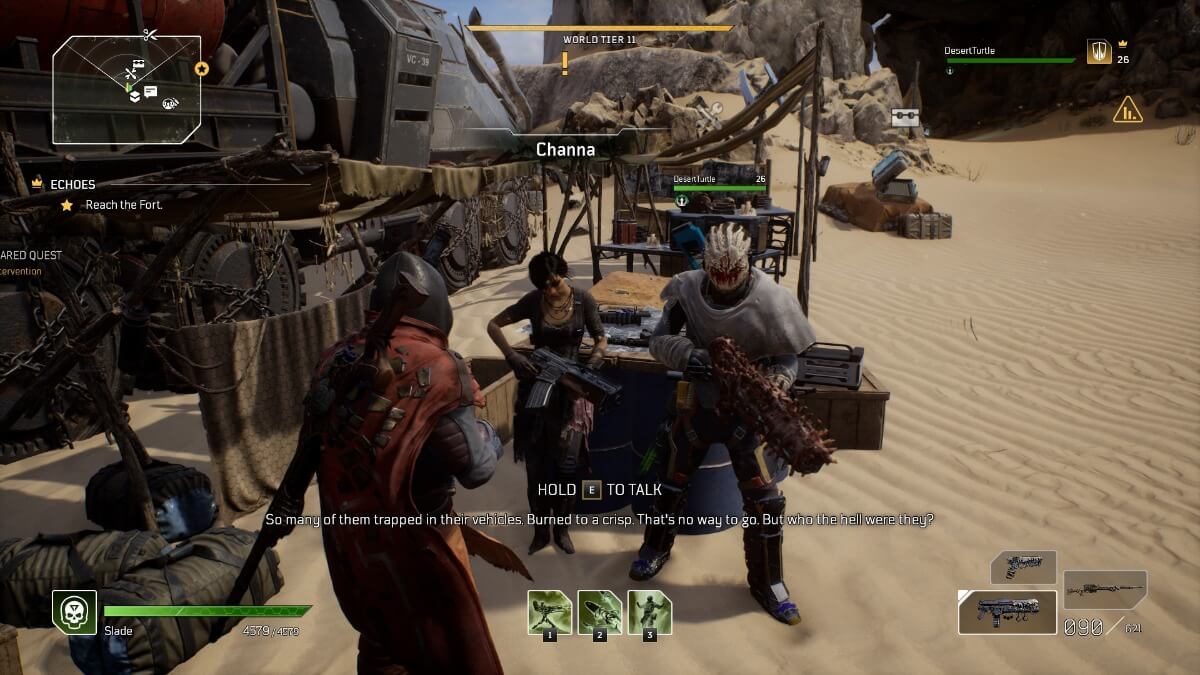Click the scissors marker atop the minimap

(150, 35)
